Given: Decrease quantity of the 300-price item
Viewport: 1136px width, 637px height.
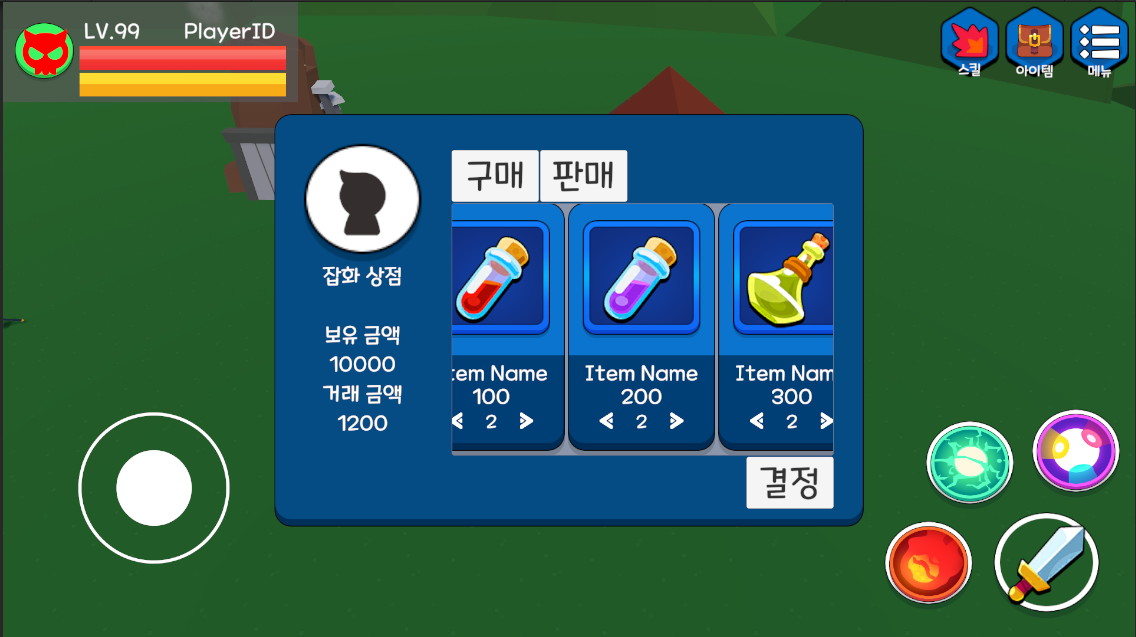Looking at the screenshot, I should 756,422.
